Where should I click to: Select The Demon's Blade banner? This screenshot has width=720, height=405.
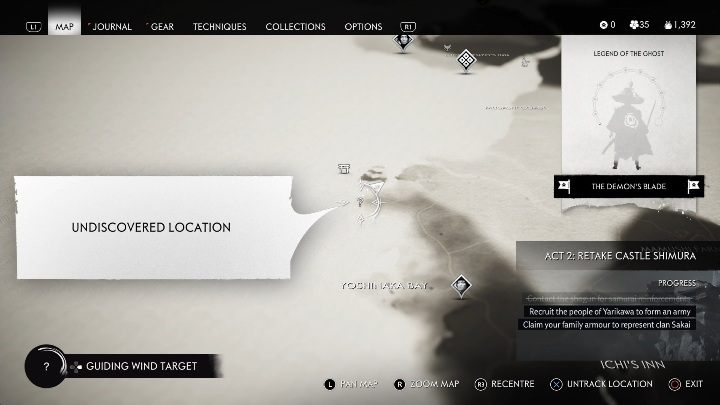(630, 186)
